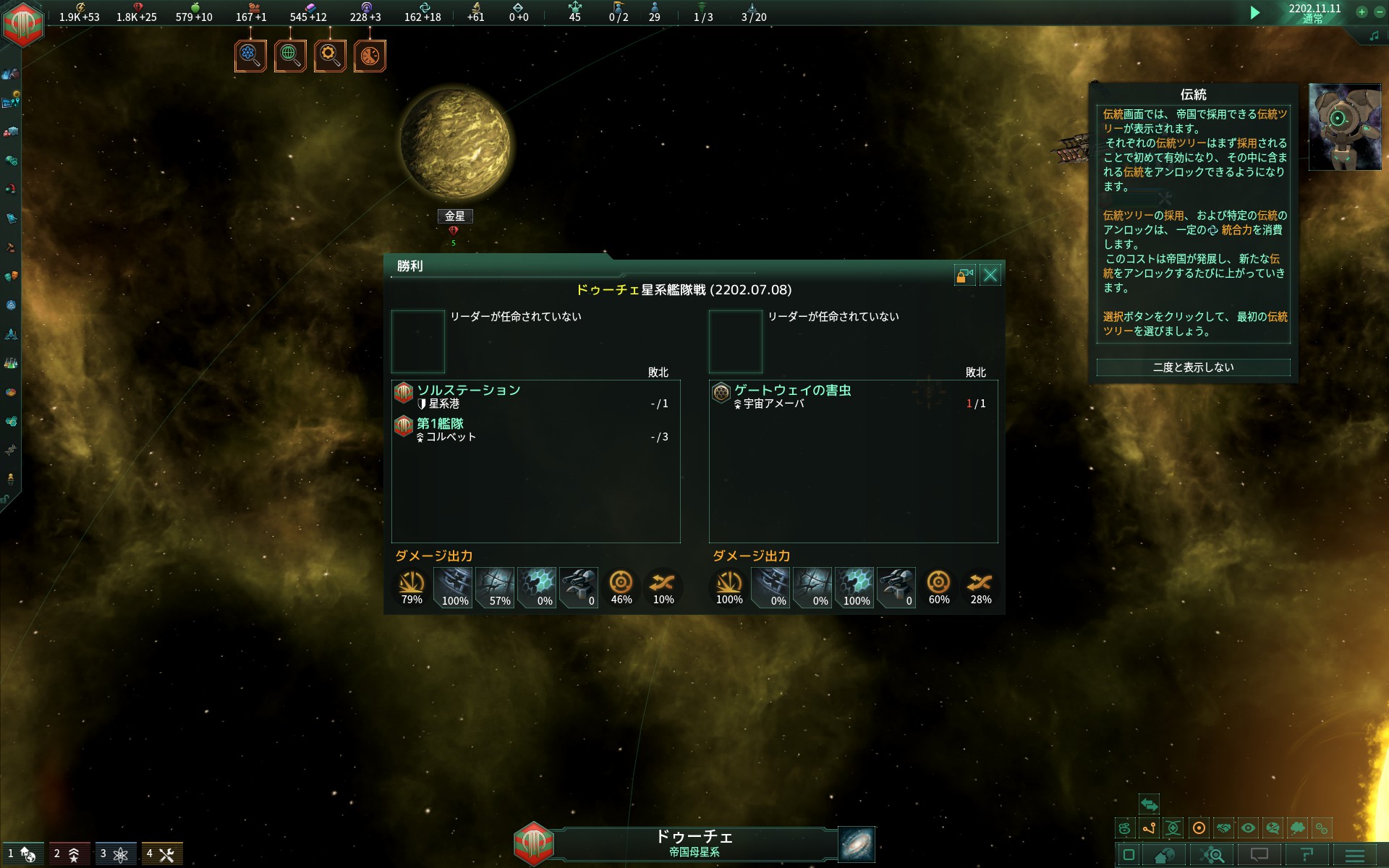Go to home planet via house icon
The image size is (1389, 868).
(x=1164, y=856)
